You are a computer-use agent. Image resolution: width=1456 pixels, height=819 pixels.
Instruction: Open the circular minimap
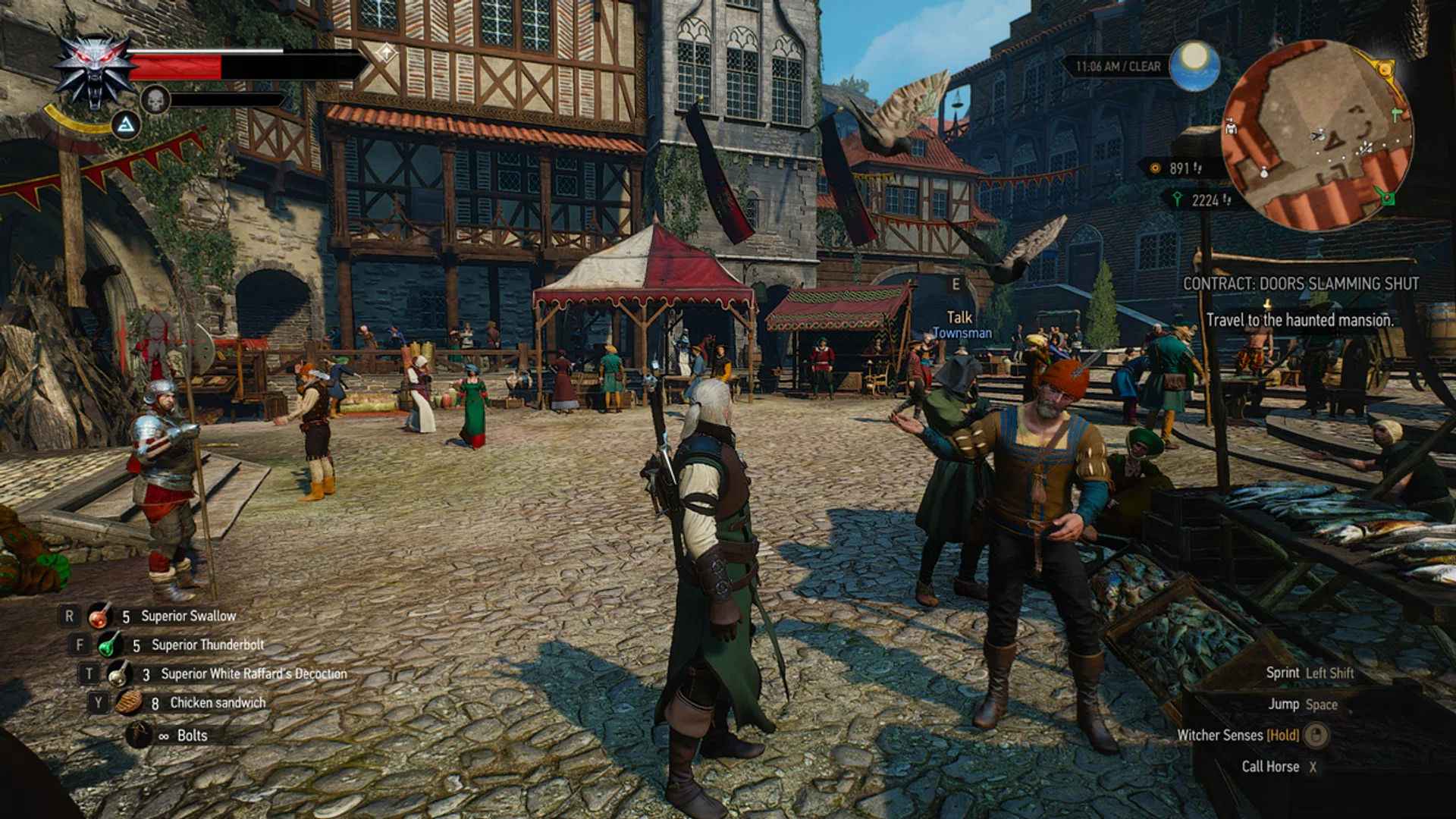(x=1317, y=136)
